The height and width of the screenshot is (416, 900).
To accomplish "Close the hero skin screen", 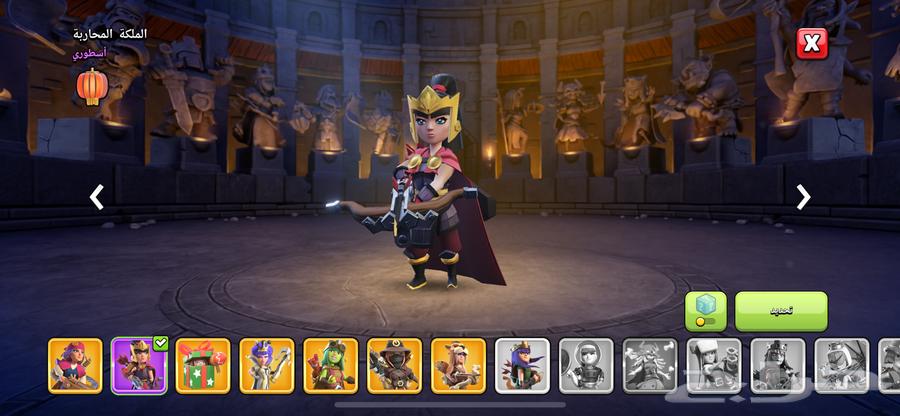I will point(811,43).
